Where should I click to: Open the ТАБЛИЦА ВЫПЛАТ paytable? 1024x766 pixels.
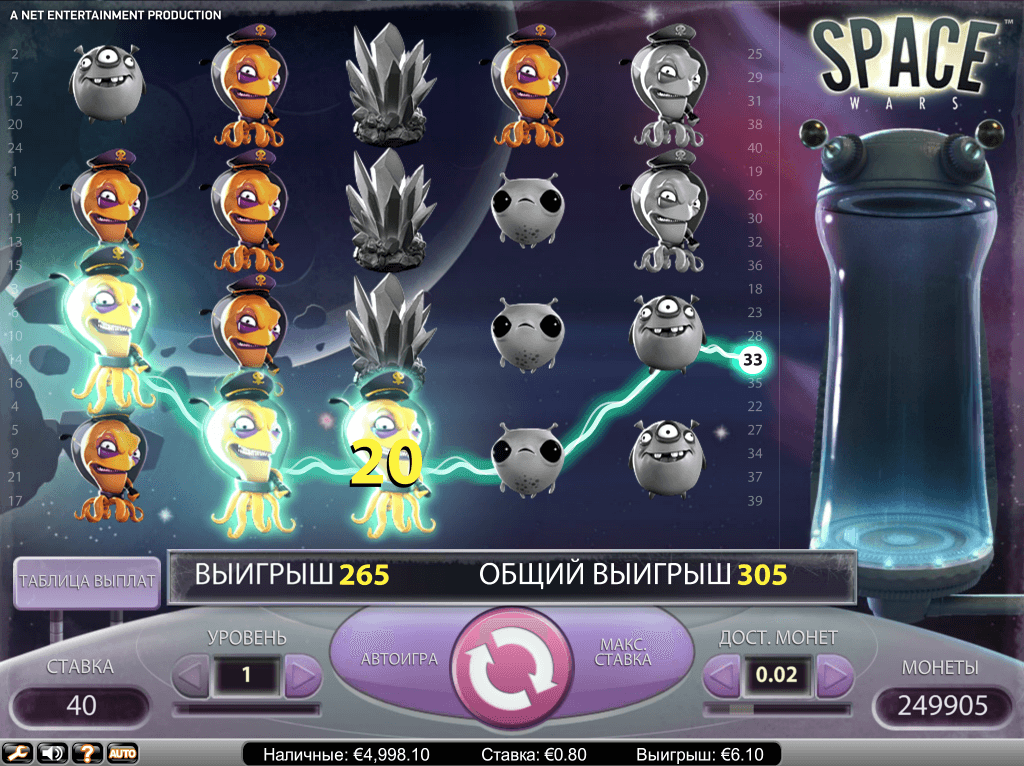pyautogui.click(x=87, y=581)
